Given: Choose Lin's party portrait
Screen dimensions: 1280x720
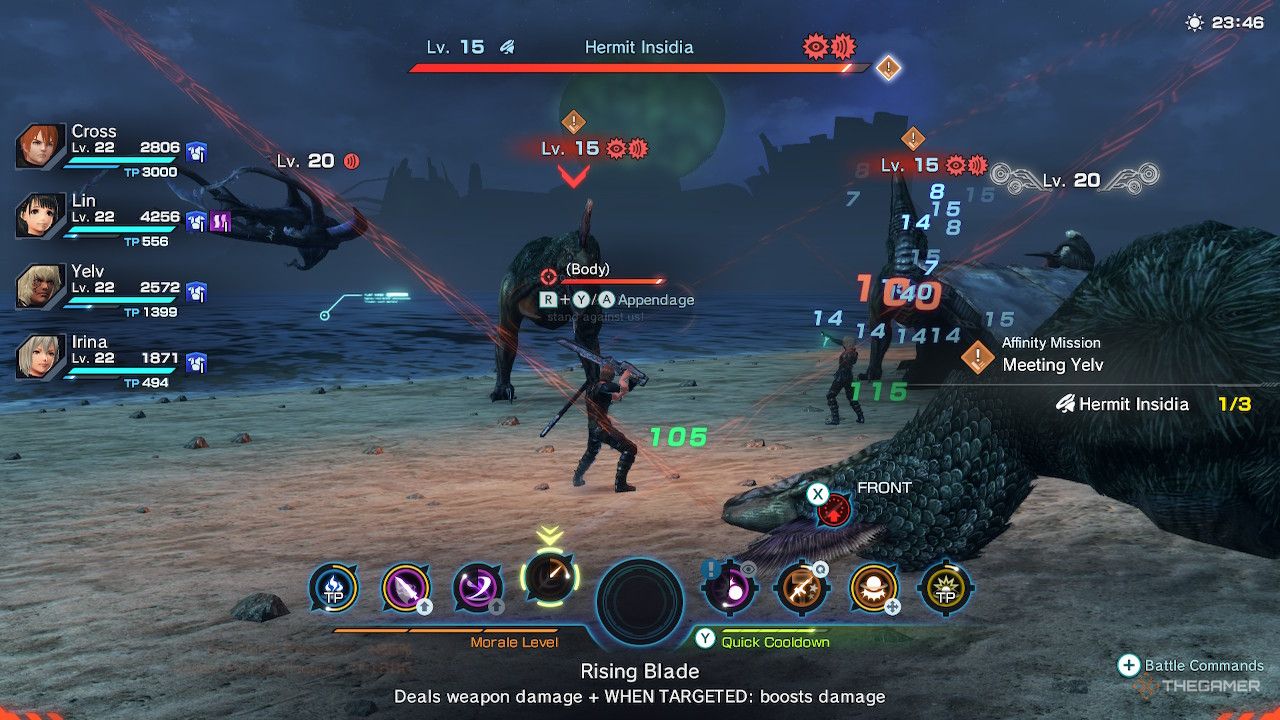Looking at the screenshot, I should (x=40, y=216).
